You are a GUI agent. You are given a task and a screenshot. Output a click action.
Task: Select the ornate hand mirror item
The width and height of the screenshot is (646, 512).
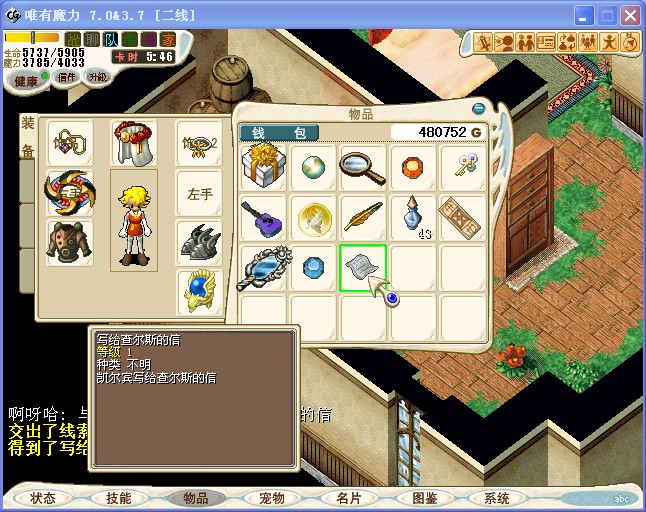point(264,268)
